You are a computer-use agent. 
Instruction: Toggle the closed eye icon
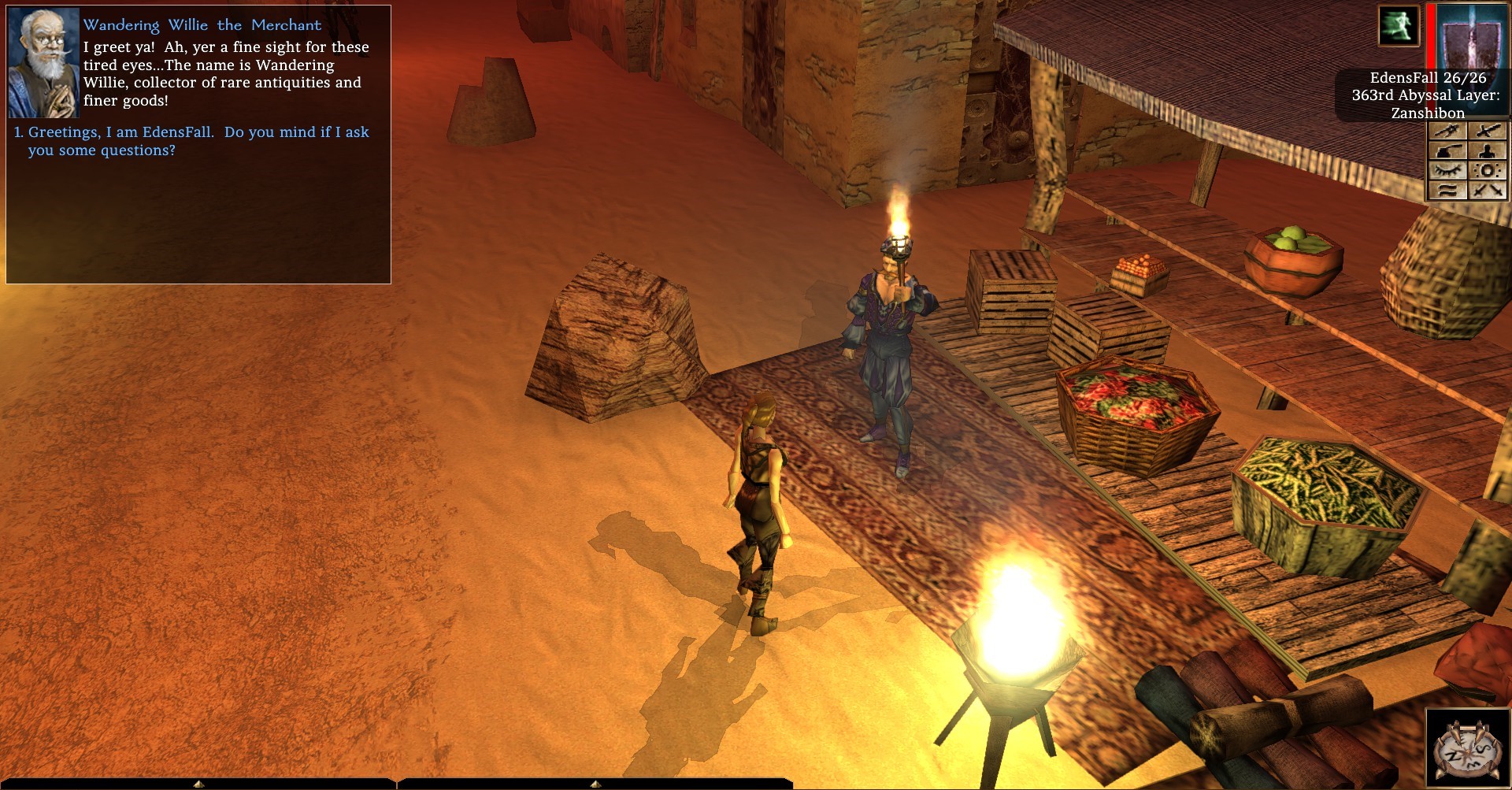pos(1447,170)
